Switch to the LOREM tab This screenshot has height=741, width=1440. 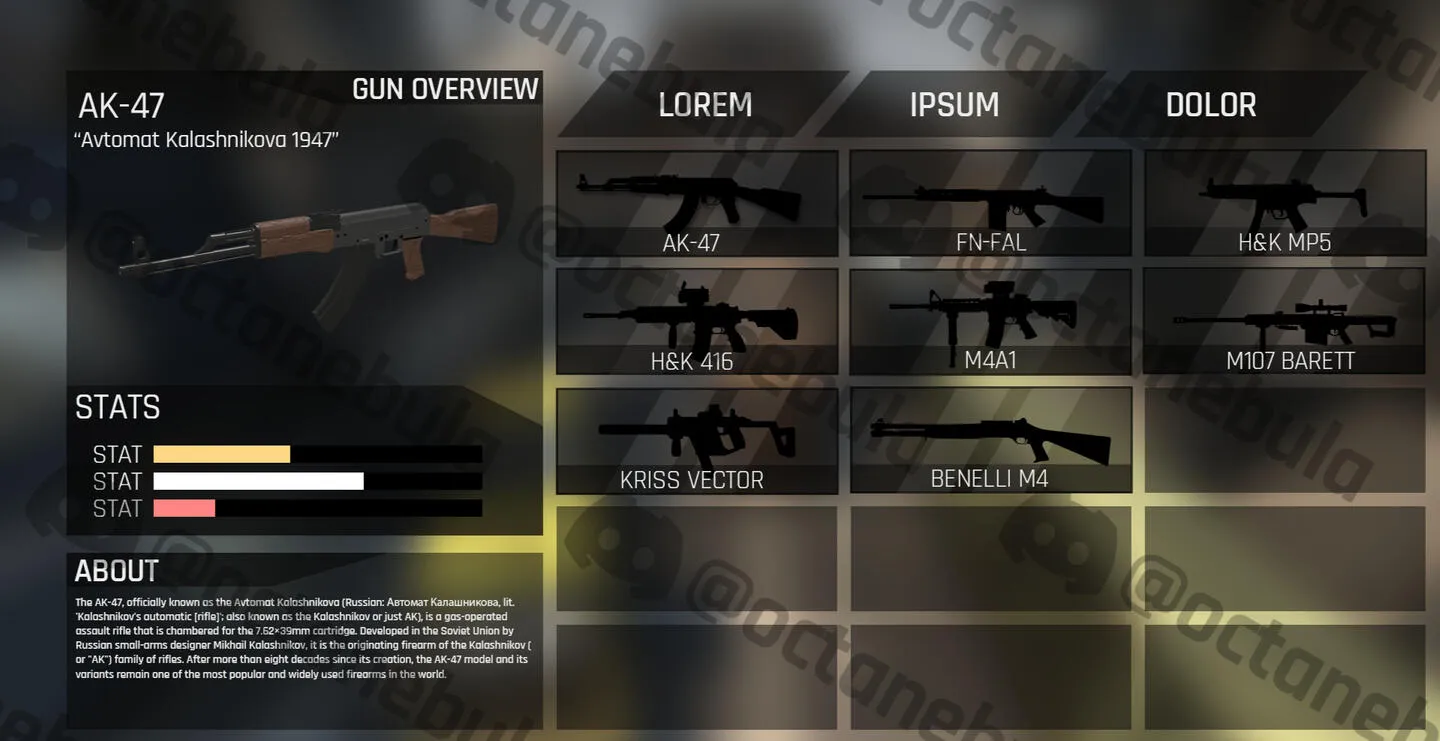click(x=704, y=105)
